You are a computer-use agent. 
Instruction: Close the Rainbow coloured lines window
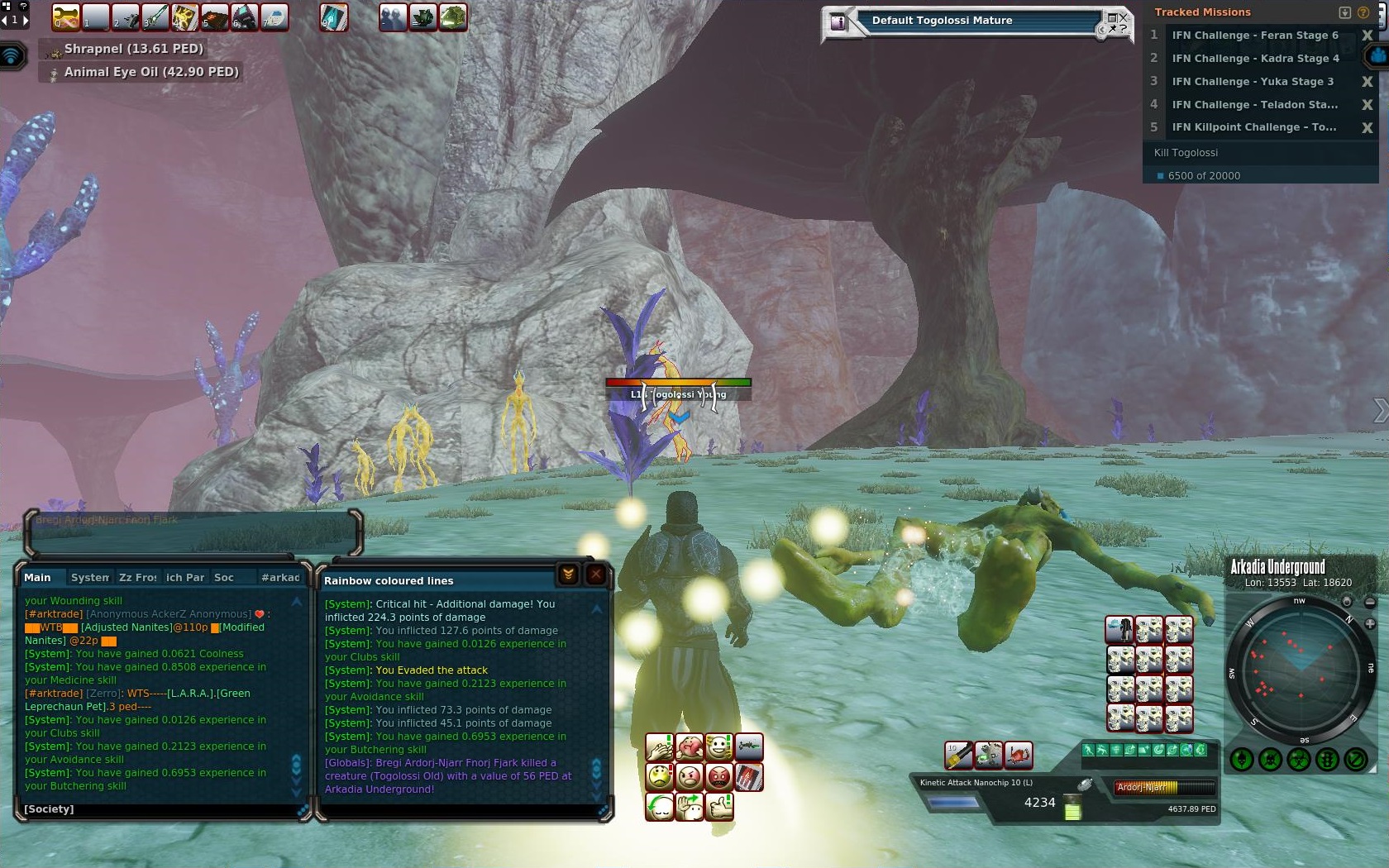coord(595,575)
